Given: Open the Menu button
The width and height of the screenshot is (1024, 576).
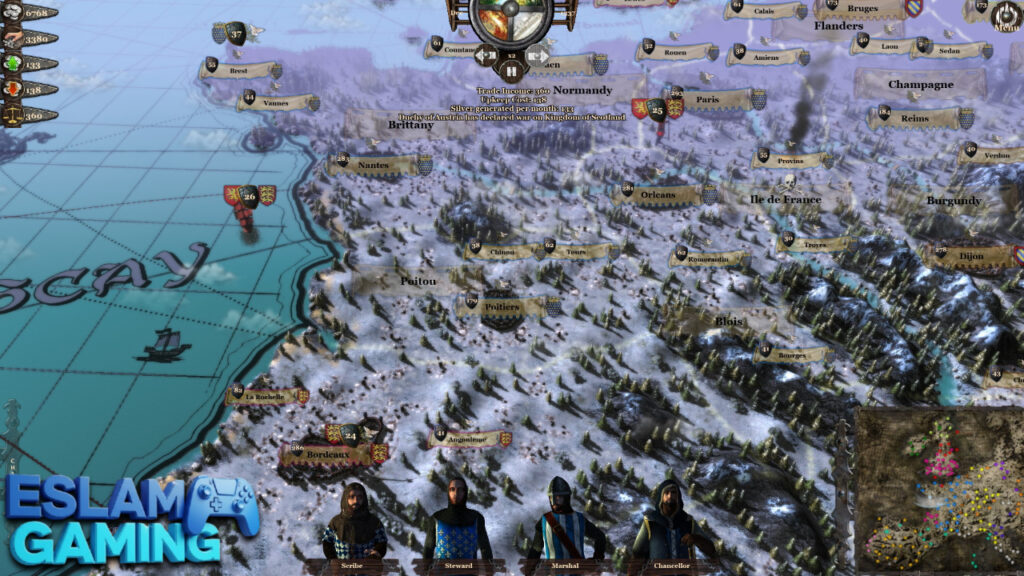Looking at the screenshot, I should (1005, 15).
